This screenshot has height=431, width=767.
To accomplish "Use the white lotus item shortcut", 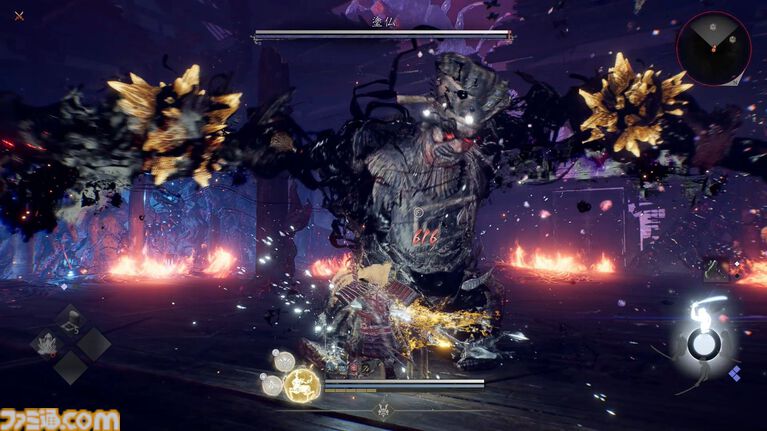I will [47, 345].
